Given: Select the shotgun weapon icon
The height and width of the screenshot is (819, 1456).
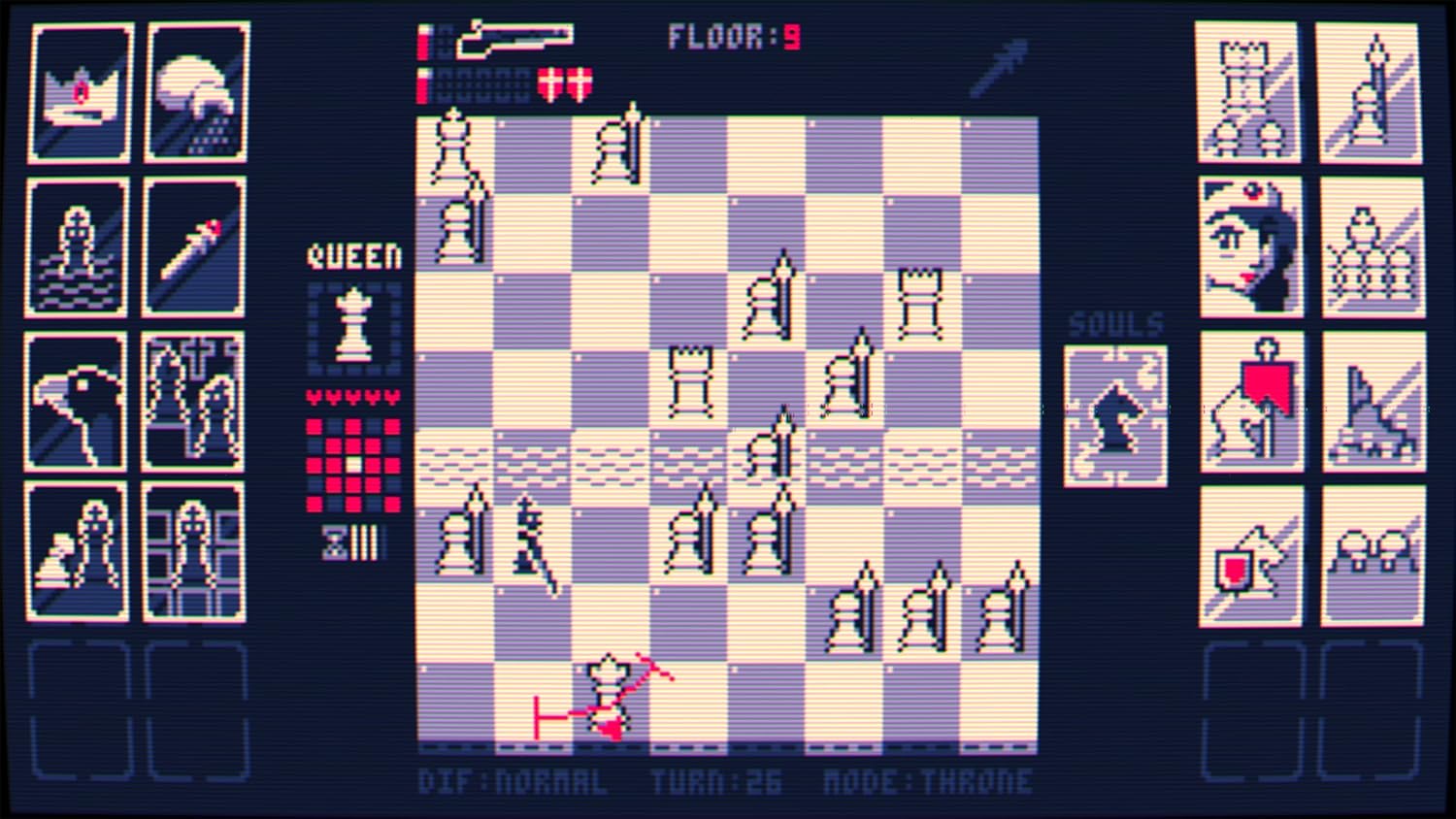Looking at the screenshot, I should coord(514,39).
